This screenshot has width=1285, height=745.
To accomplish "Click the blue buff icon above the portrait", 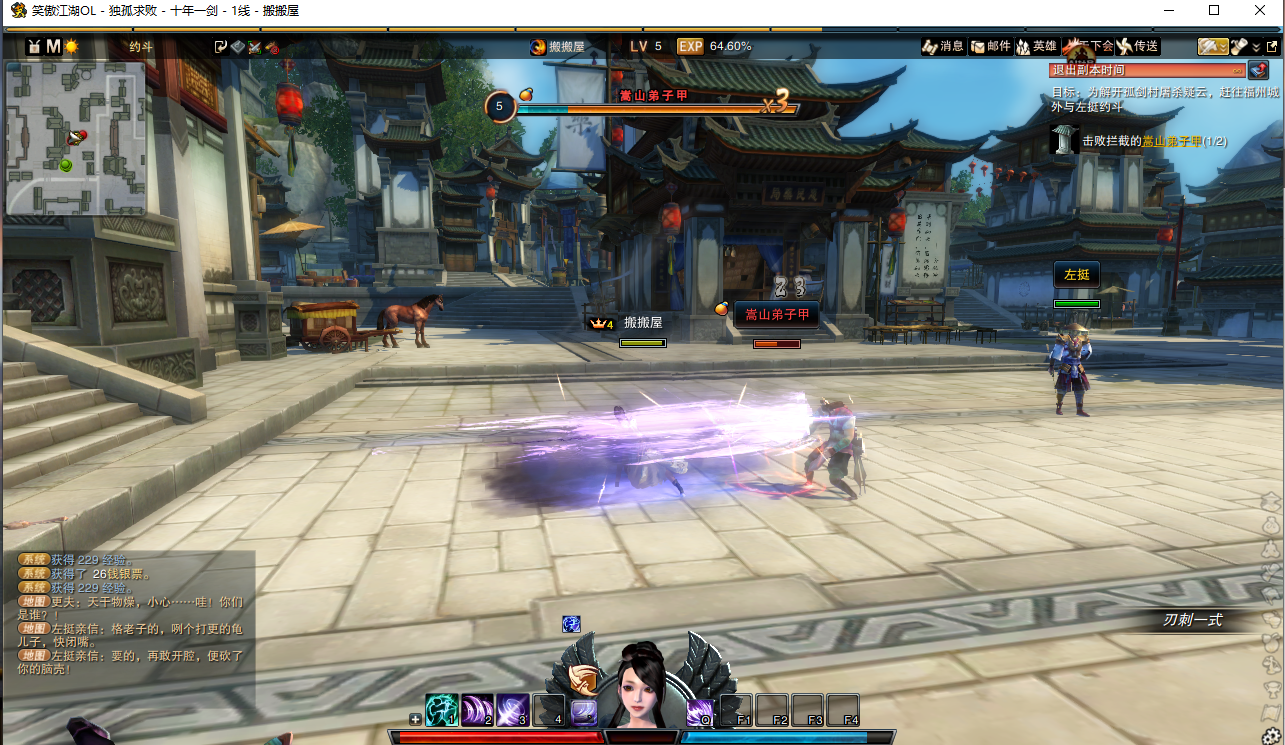I will coord(571,624).
